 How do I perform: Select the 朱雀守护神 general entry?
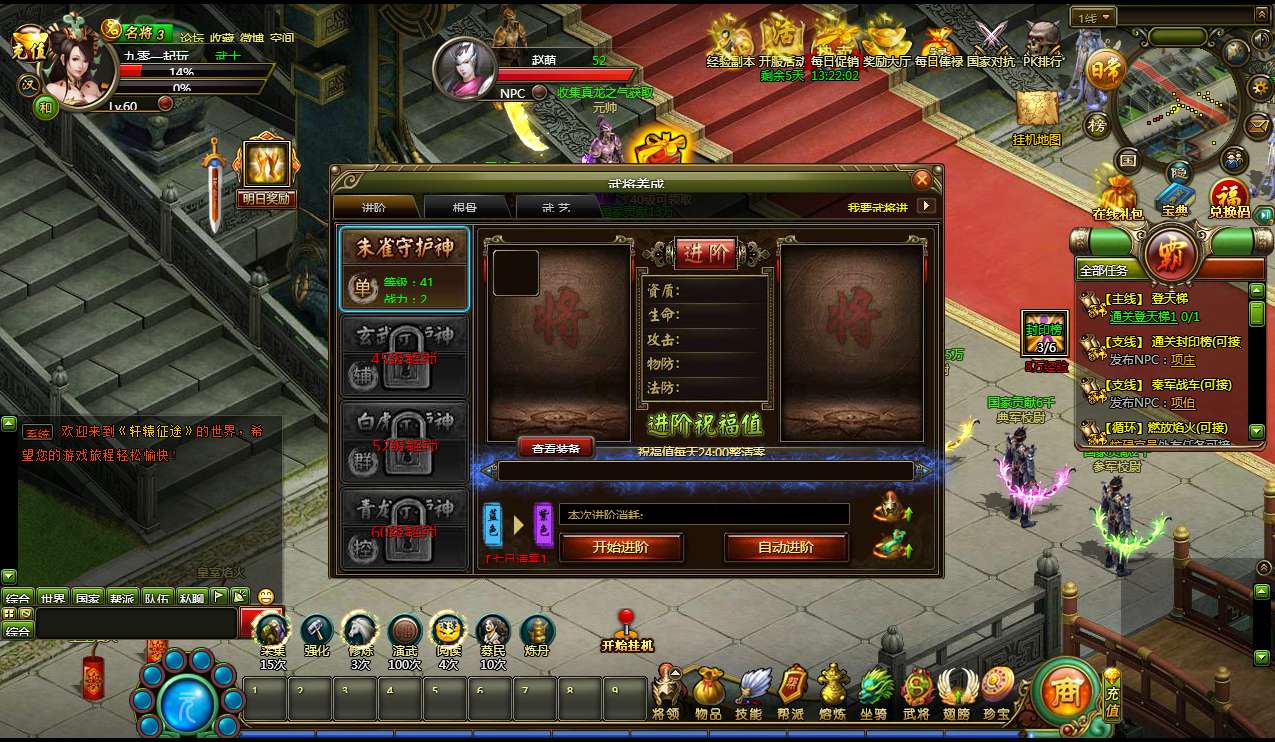(x=404, y=269)
